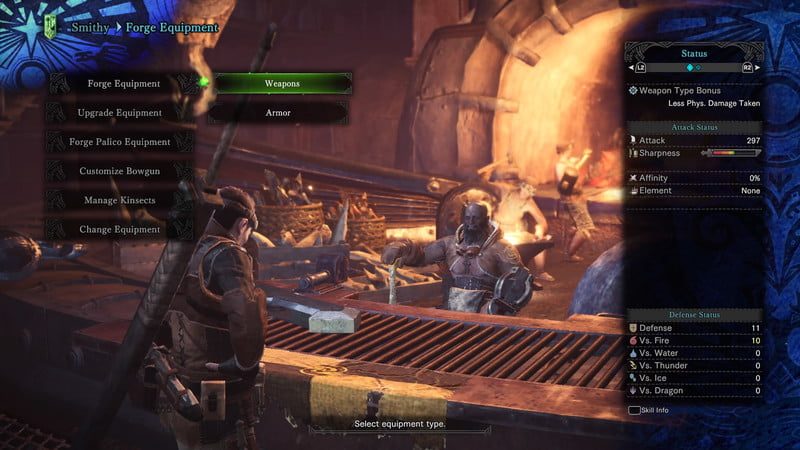Click the Status panel header
Viewport: 800px width, 450px height.
point(693,52)
